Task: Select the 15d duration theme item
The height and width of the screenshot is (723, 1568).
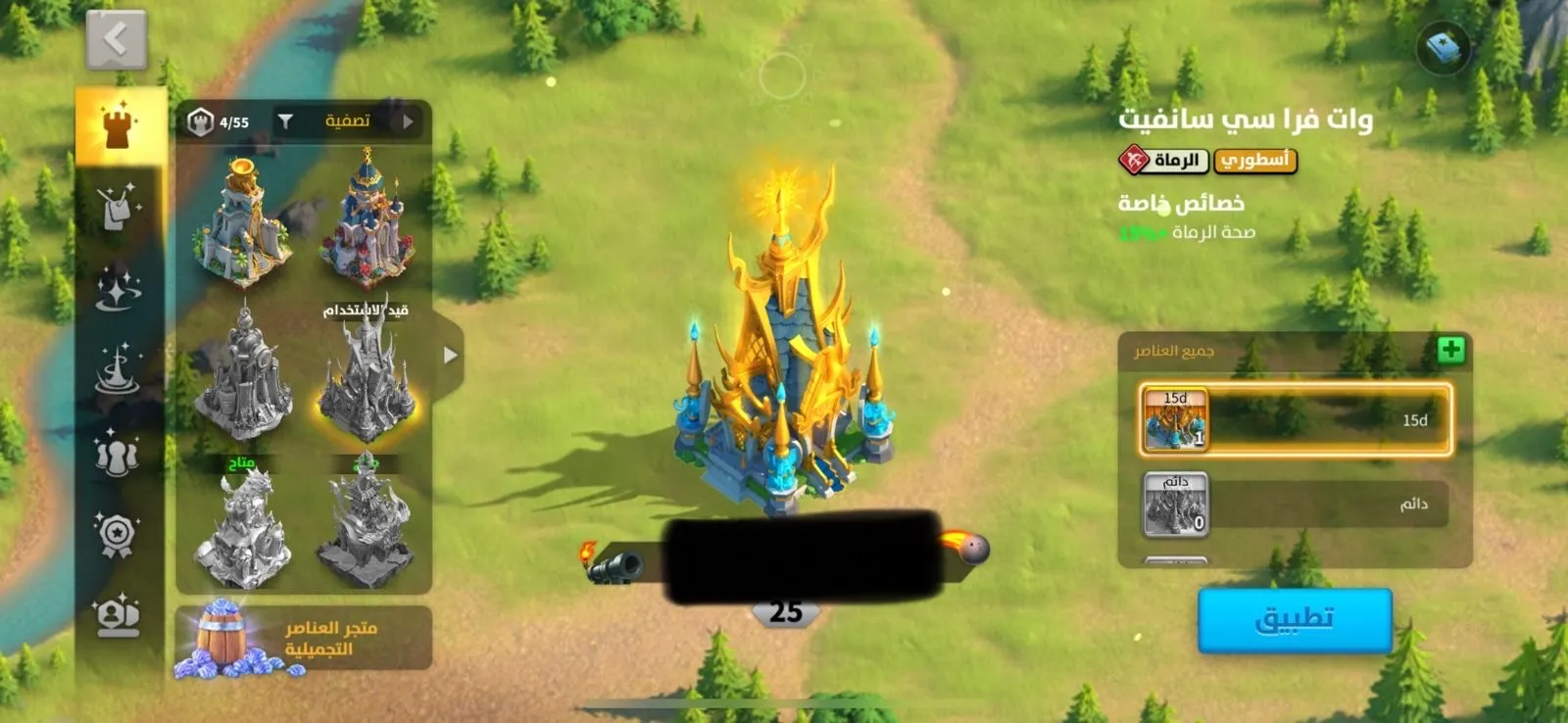Action: (1295, 420)
